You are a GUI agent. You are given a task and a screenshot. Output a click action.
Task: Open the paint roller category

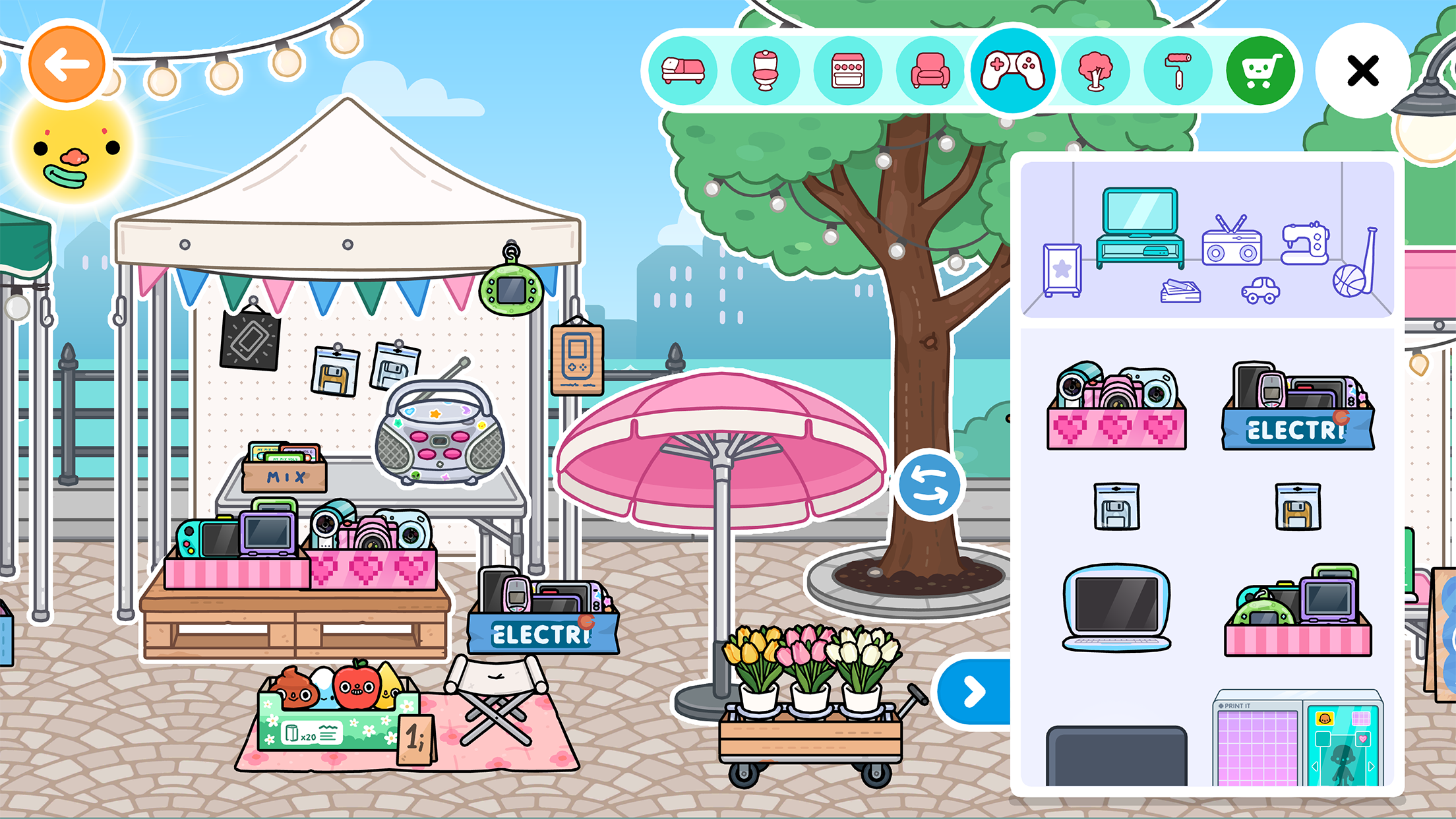click(x=1178, y=71)
